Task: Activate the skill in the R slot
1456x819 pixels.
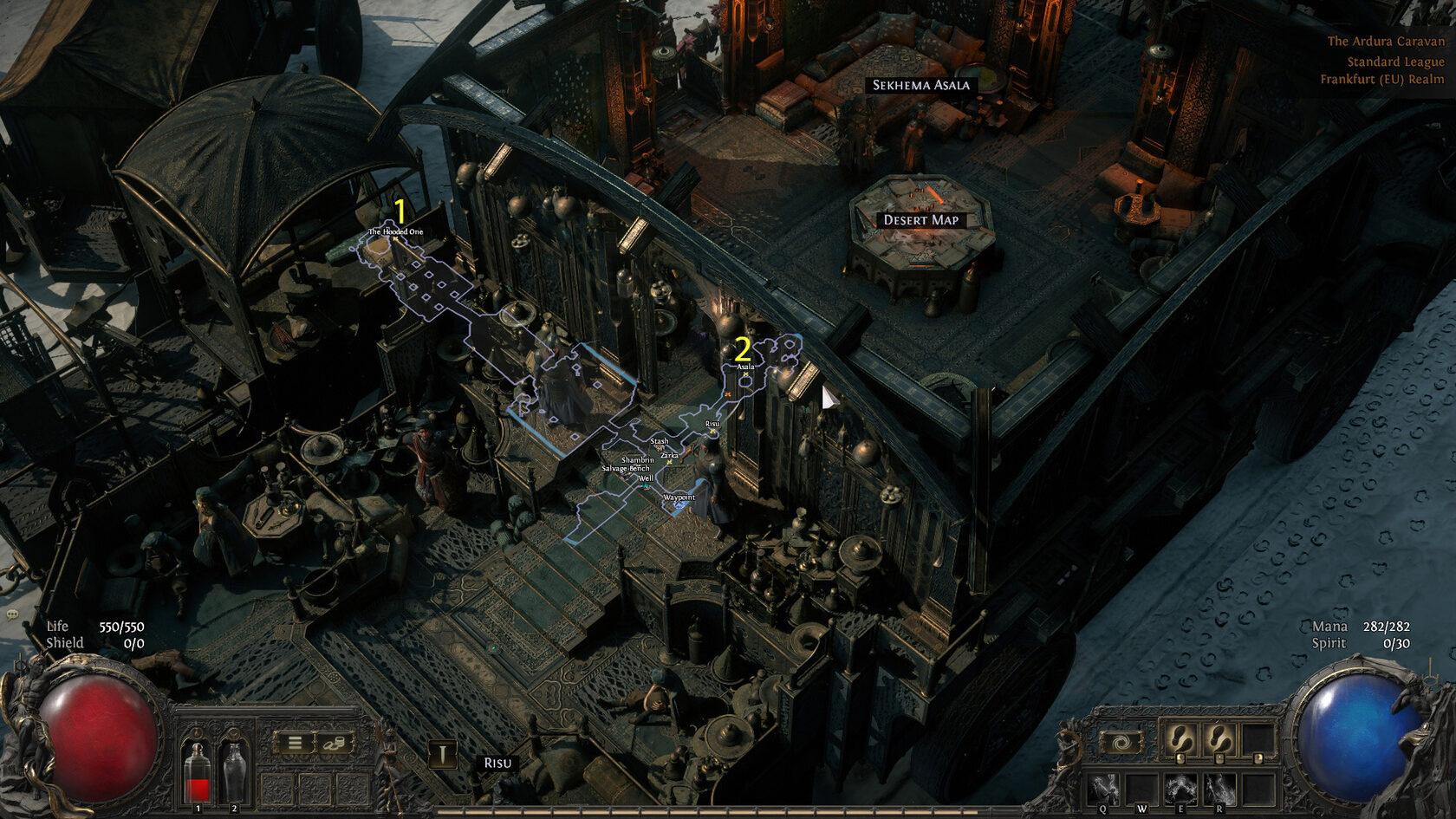Action: (x=1218, y=790)
